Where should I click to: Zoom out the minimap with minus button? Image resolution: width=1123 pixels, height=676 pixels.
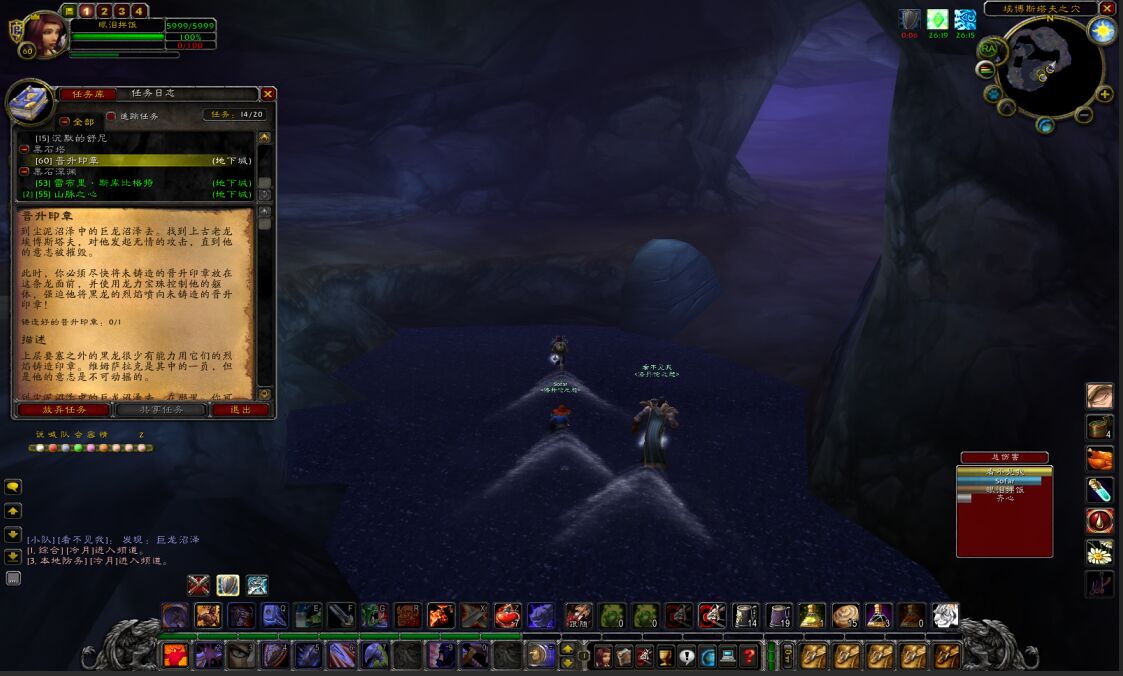986,70
